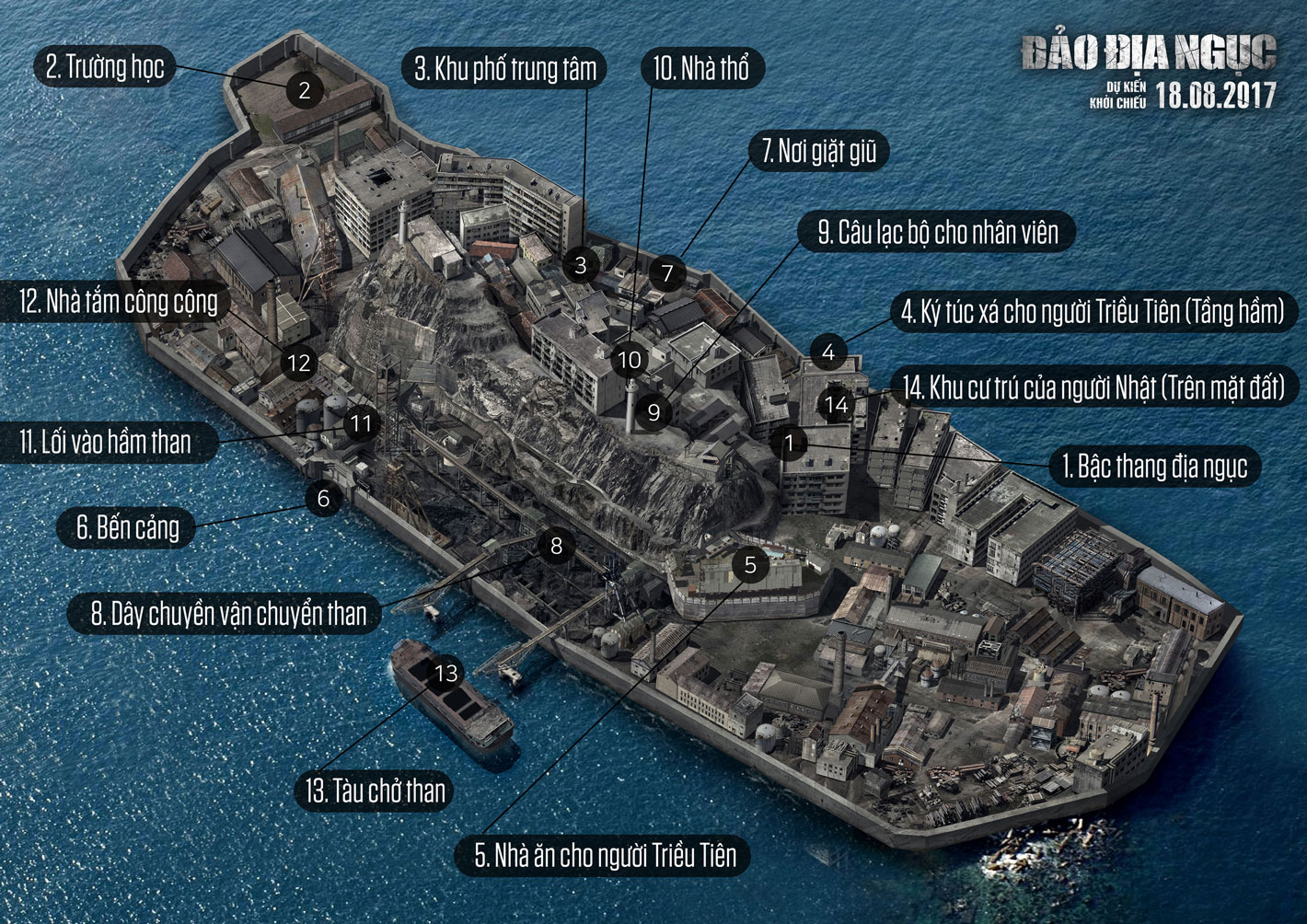This screenshot has width=1307, height=924.
Task: Click the '4. Ký túc xá cho người Triều Tiên' label
Action: 1093,312
